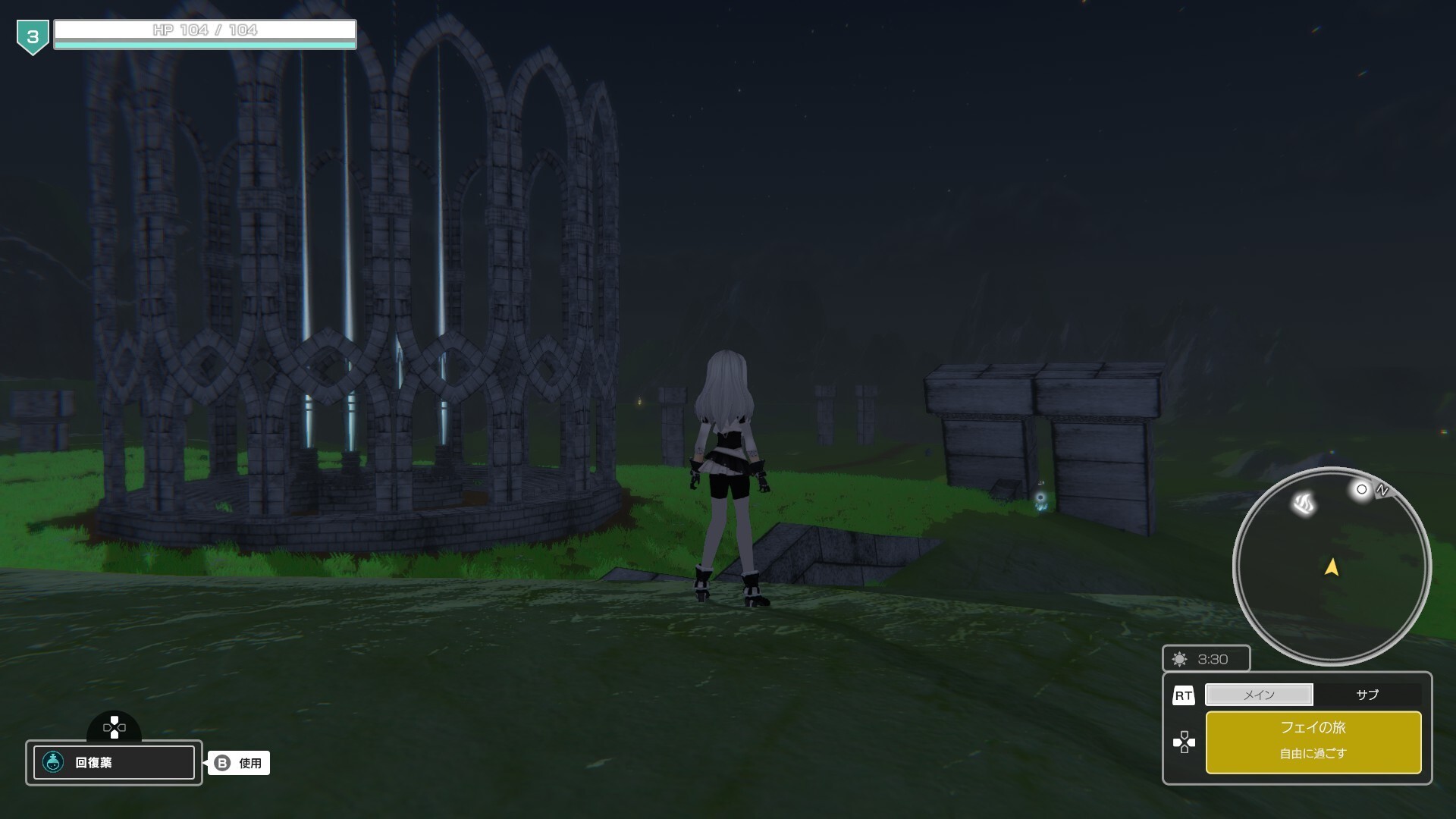Activate the メイン quest tab
Viewport: 1456px width, 819px height.
[x=1259, y=695]
